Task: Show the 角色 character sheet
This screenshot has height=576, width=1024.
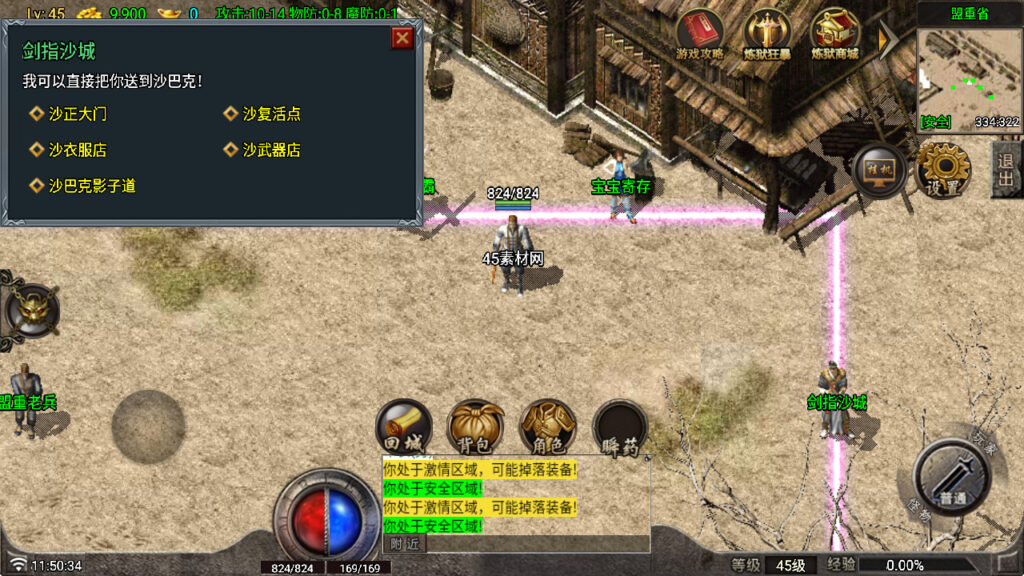Action: [548, 428]
